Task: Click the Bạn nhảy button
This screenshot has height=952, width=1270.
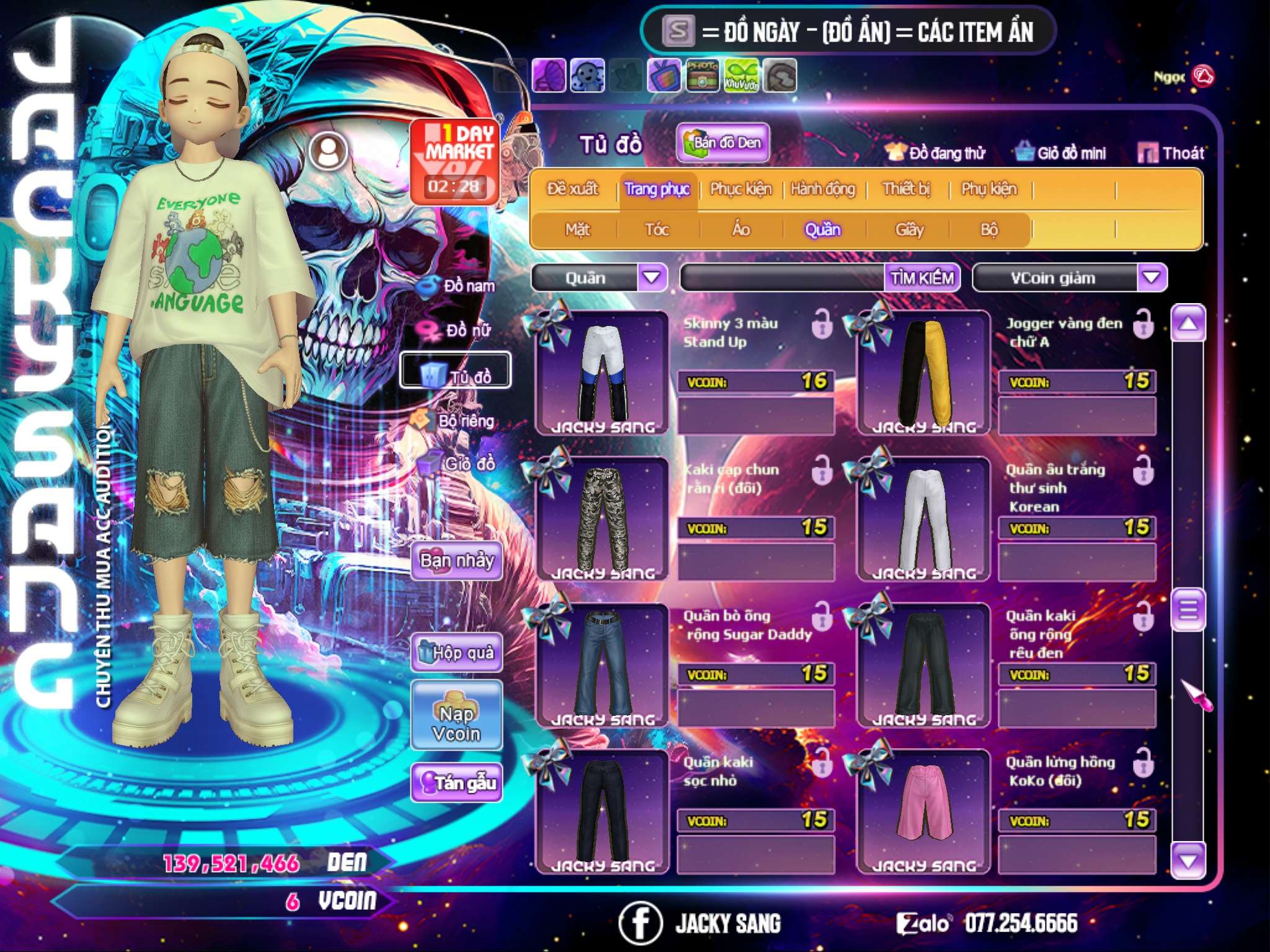Action: [x=456, y=561]
